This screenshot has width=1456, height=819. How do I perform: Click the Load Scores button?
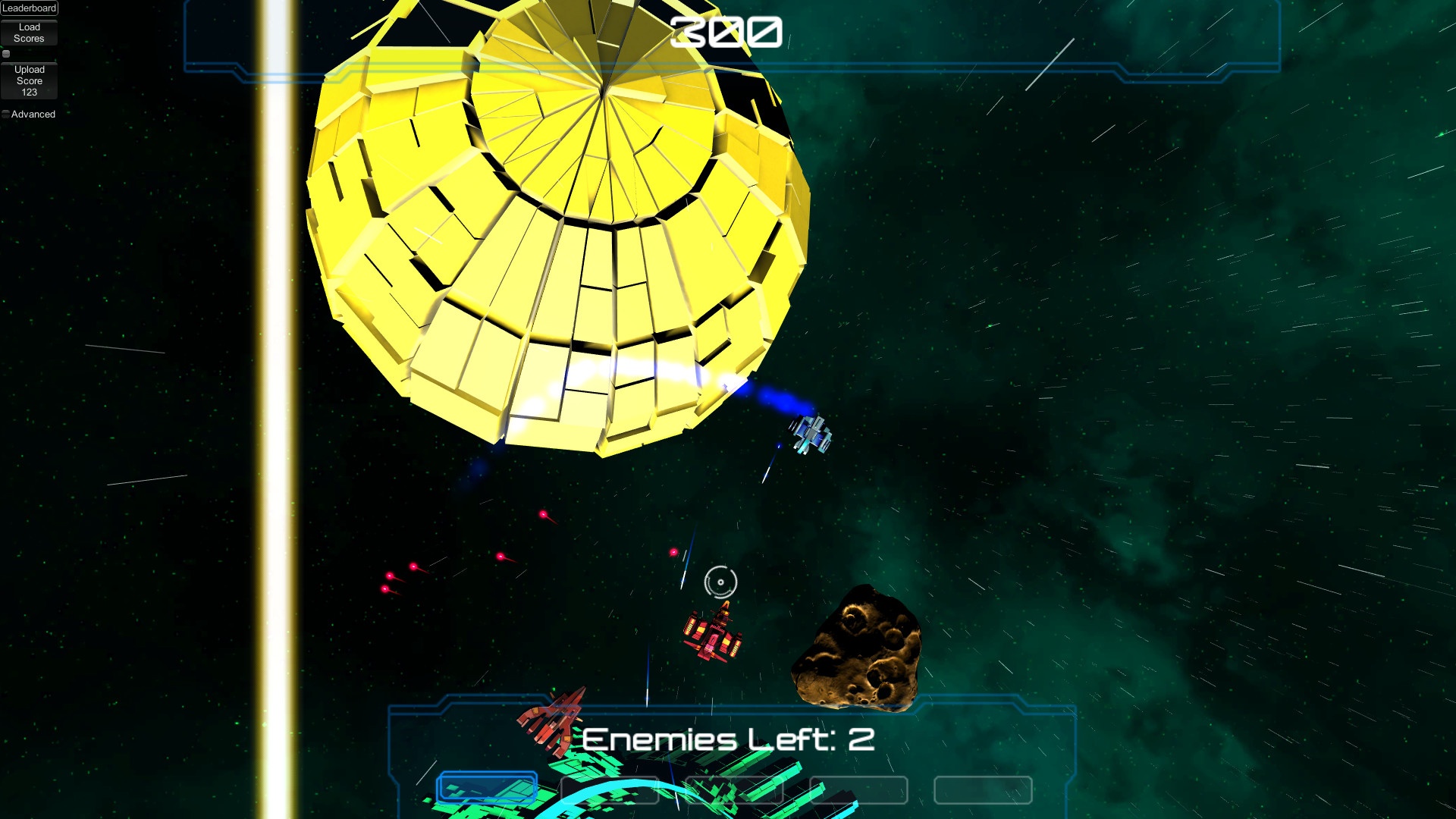29,33
